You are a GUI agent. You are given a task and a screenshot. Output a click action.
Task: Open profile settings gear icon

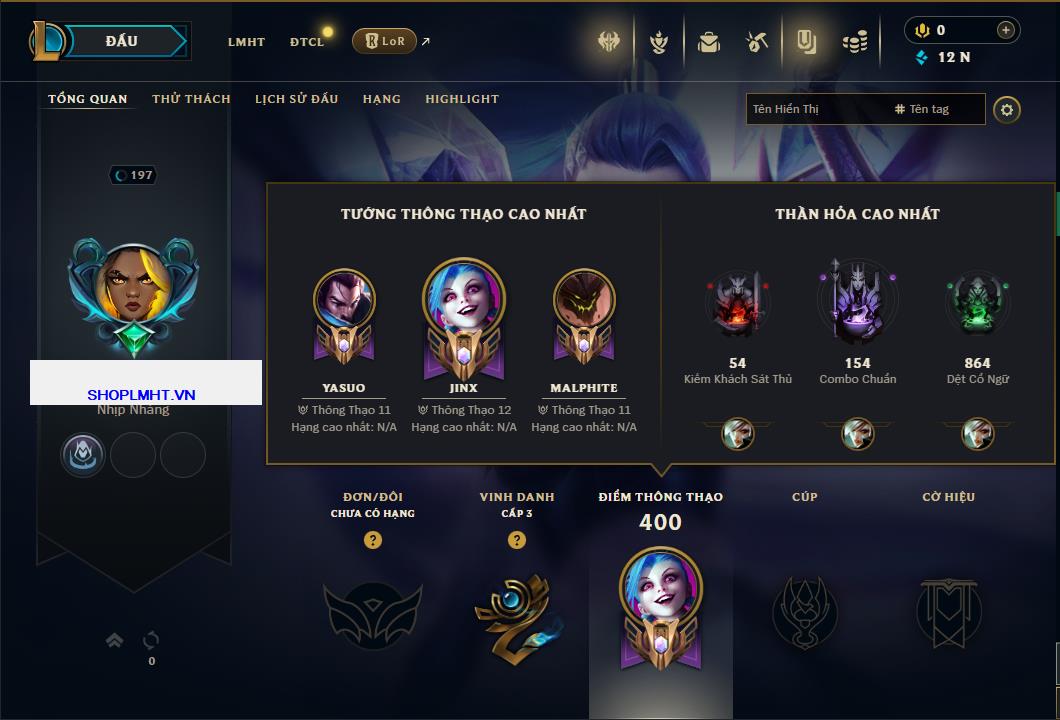point(1007,109)
